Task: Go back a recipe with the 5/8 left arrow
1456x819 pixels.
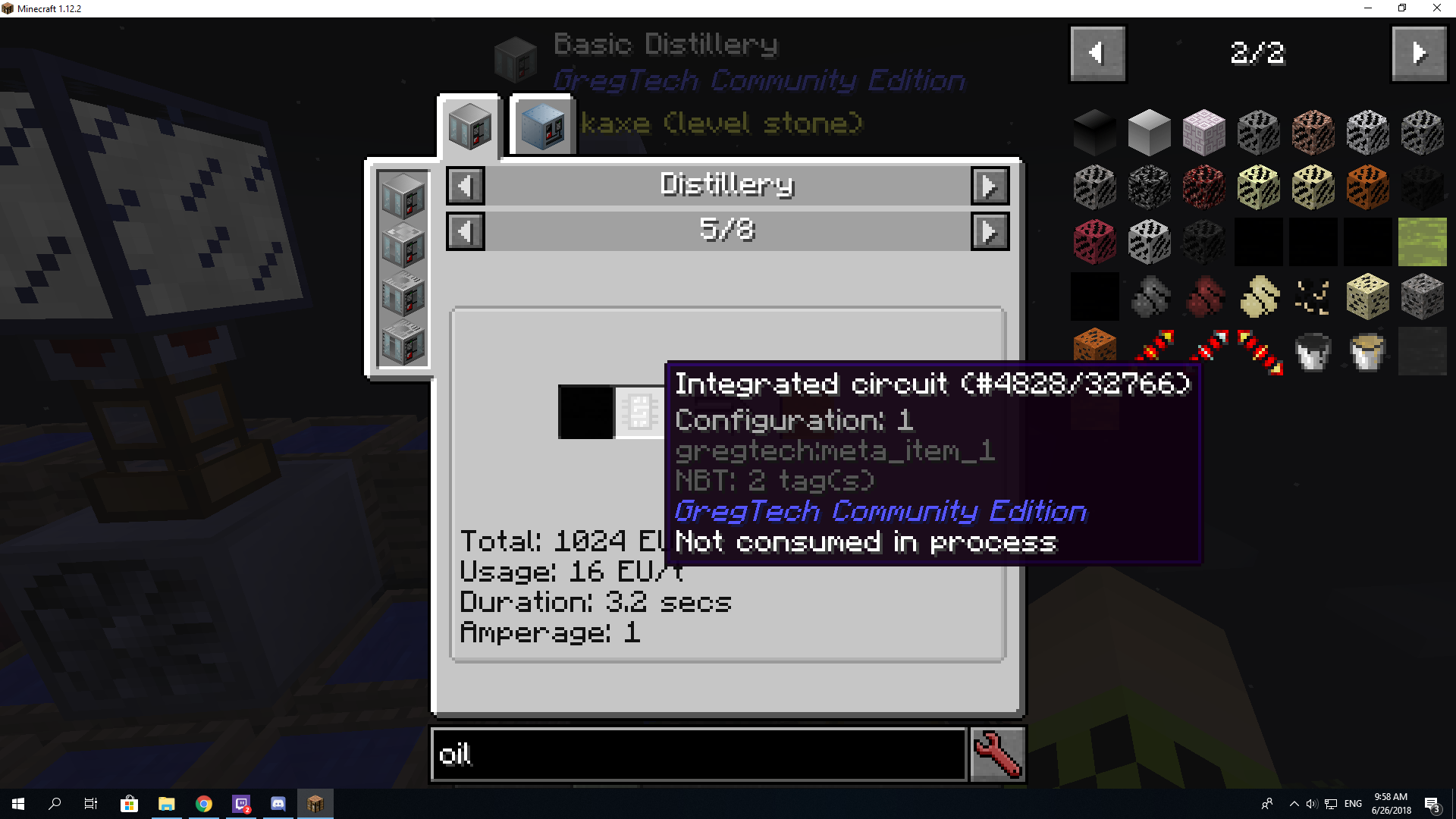Action: click(465, 231)
